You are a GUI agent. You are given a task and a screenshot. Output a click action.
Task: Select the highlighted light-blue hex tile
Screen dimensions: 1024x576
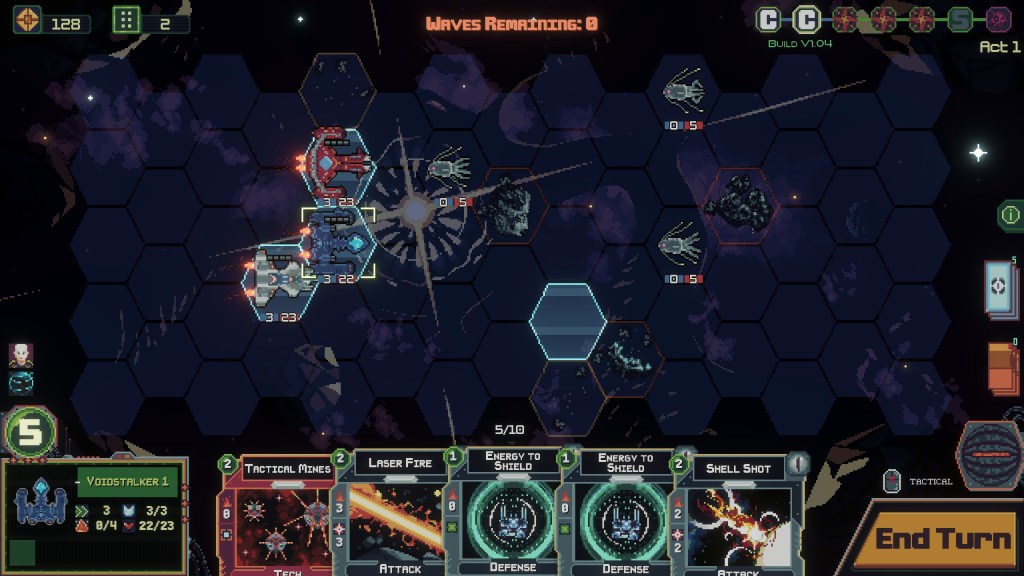(x=568, y=320)
